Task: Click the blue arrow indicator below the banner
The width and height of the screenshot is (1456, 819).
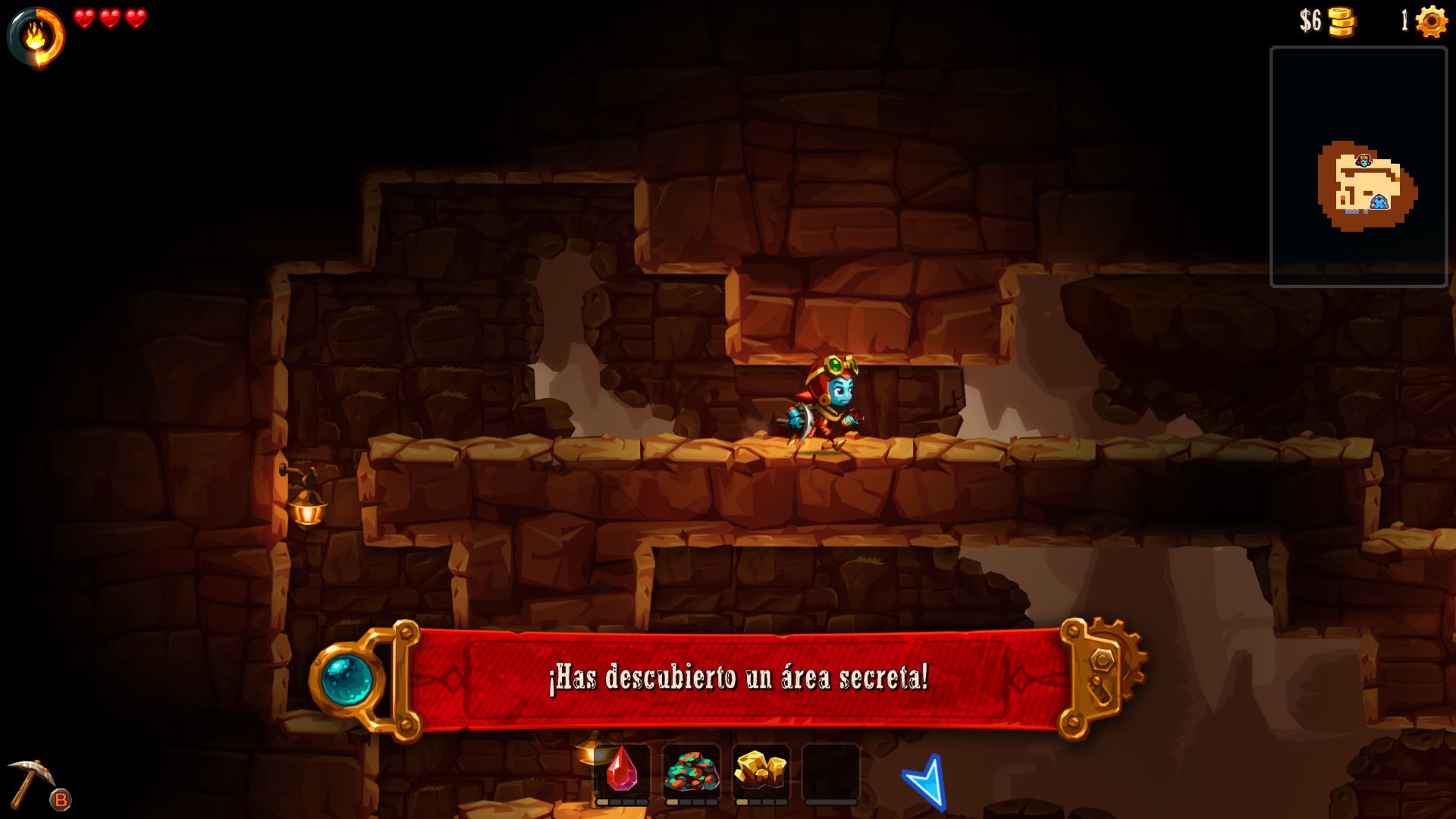Action: pos(924,781)
